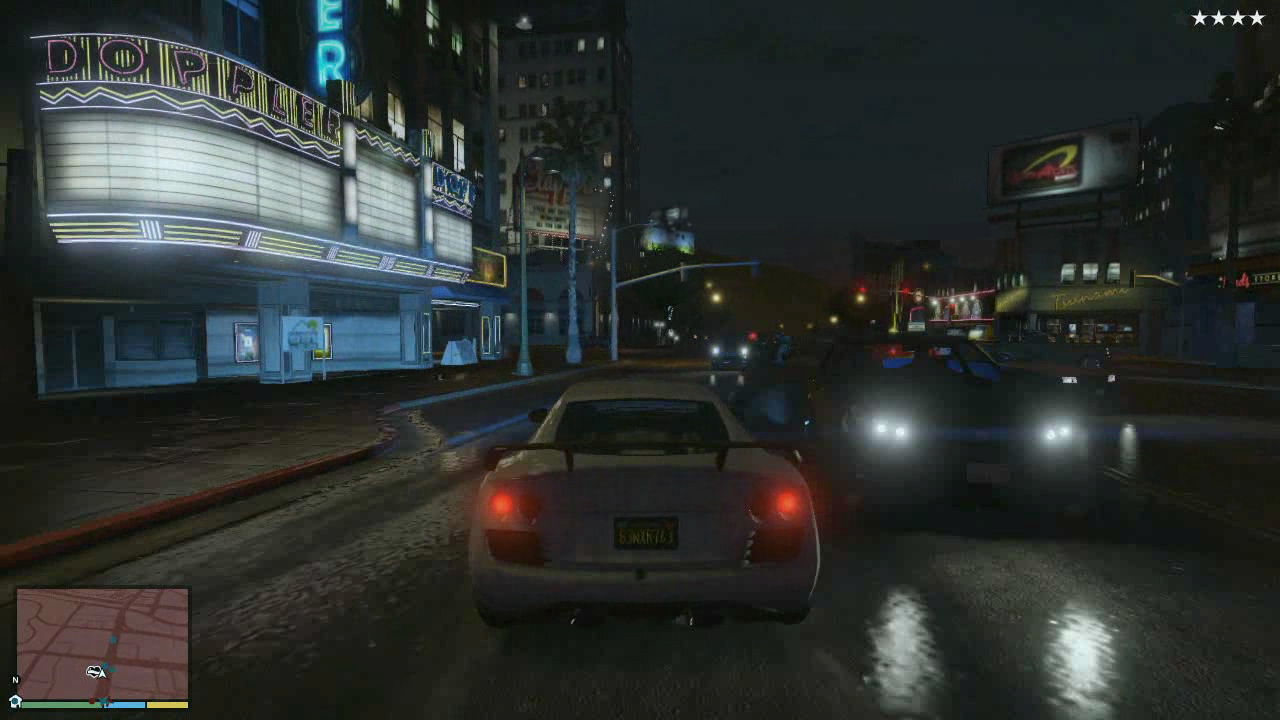Click the blue special ability bar
This screenshot has height=720, width=1280.
124,705
